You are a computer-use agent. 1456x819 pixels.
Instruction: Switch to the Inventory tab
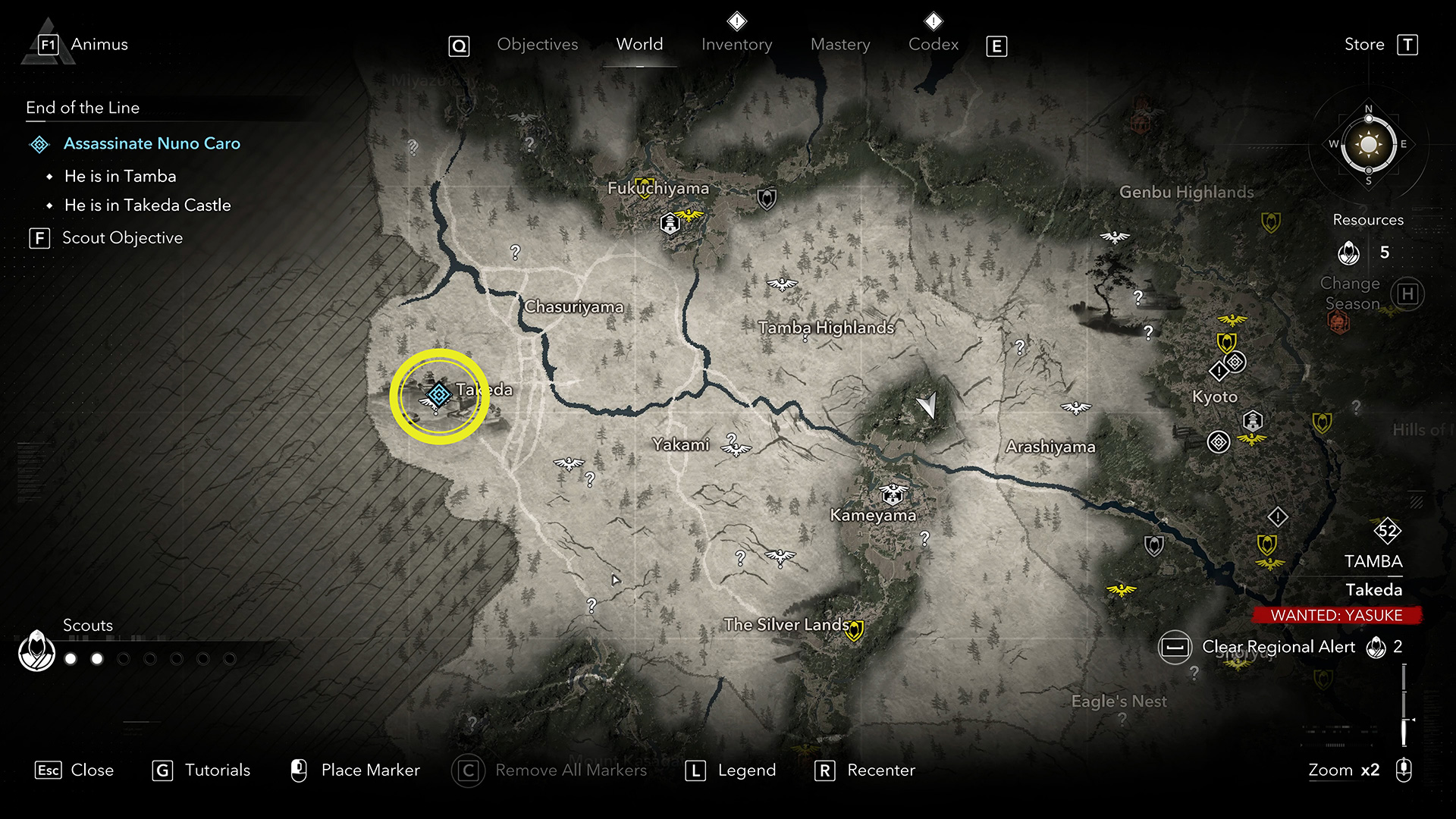[x=736, y=45]
